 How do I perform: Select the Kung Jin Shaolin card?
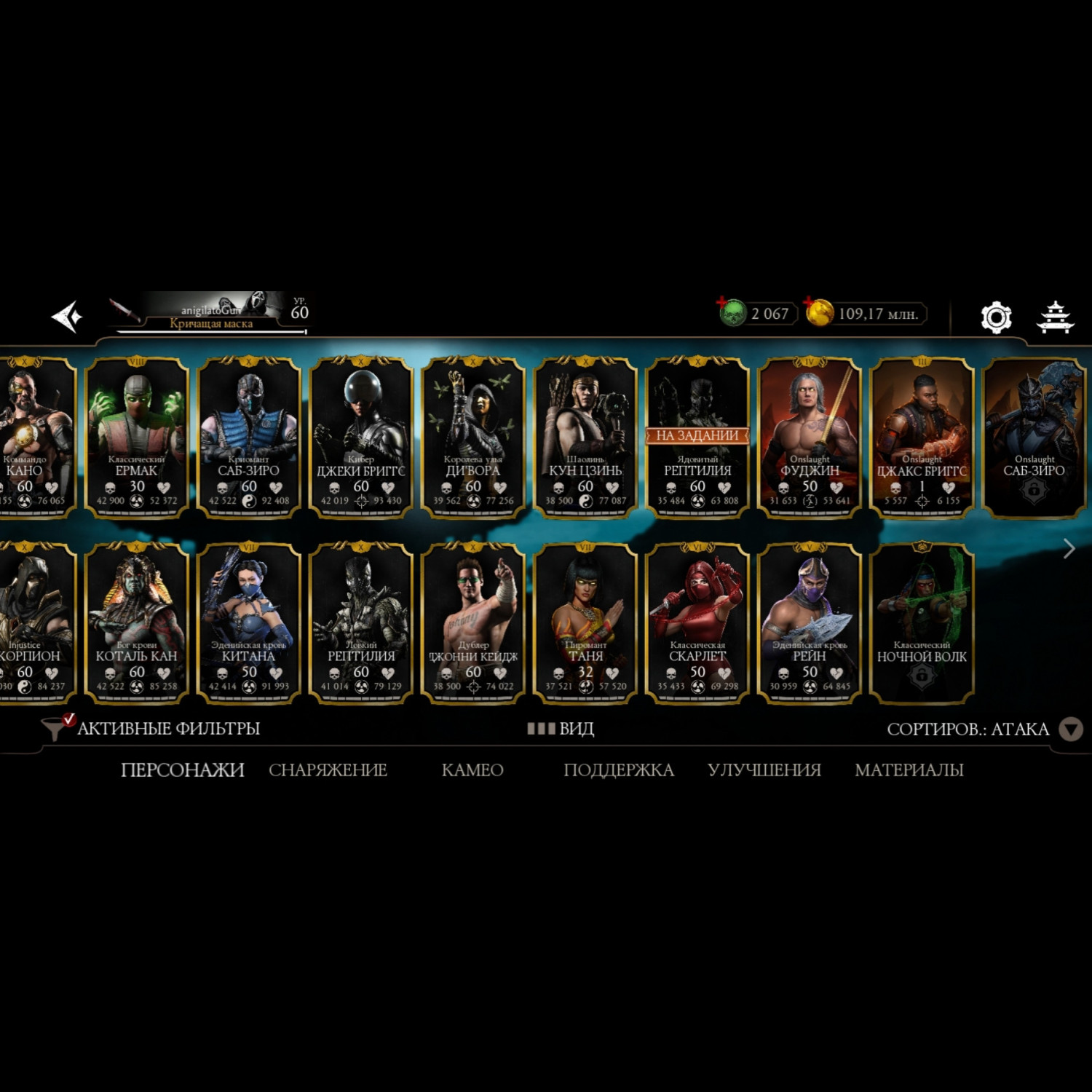(x=585, y=437)
